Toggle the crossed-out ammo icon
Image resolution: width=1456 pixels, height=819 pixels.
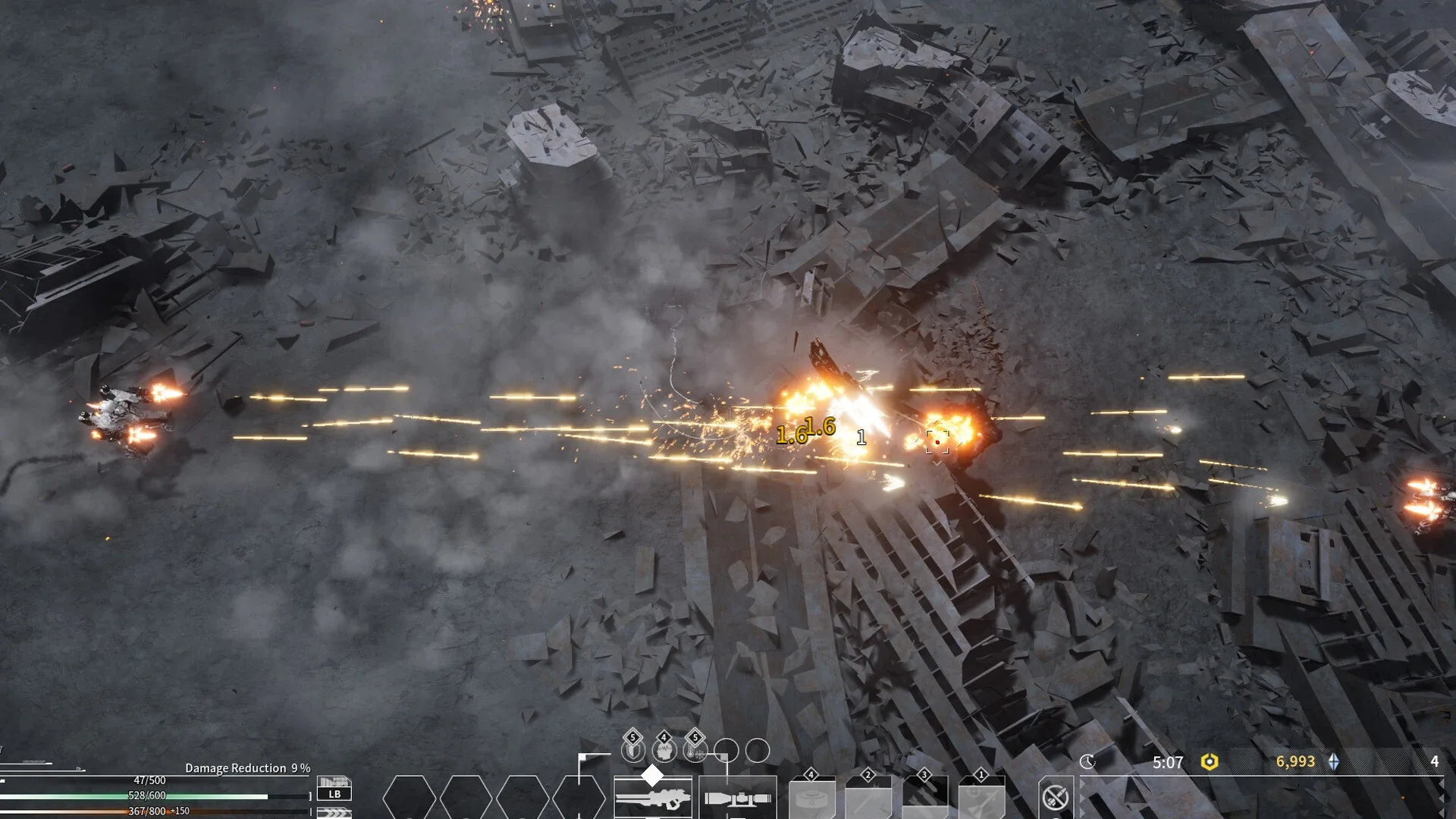(x=1056, y=797)
